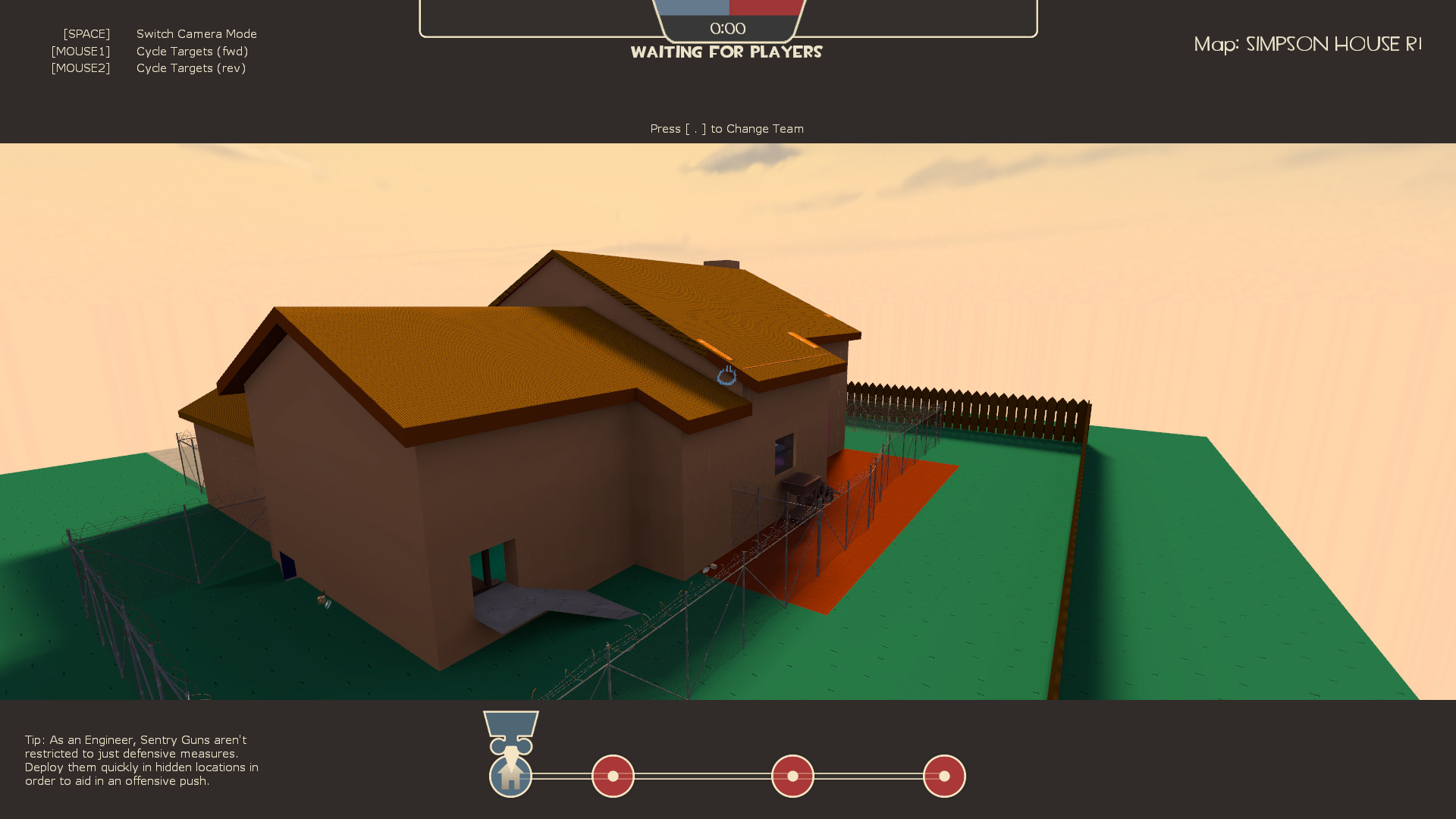The image size is (1456, 819).
Task: Click the Switch Camera Mode binding label
Action: pos(196,33)
